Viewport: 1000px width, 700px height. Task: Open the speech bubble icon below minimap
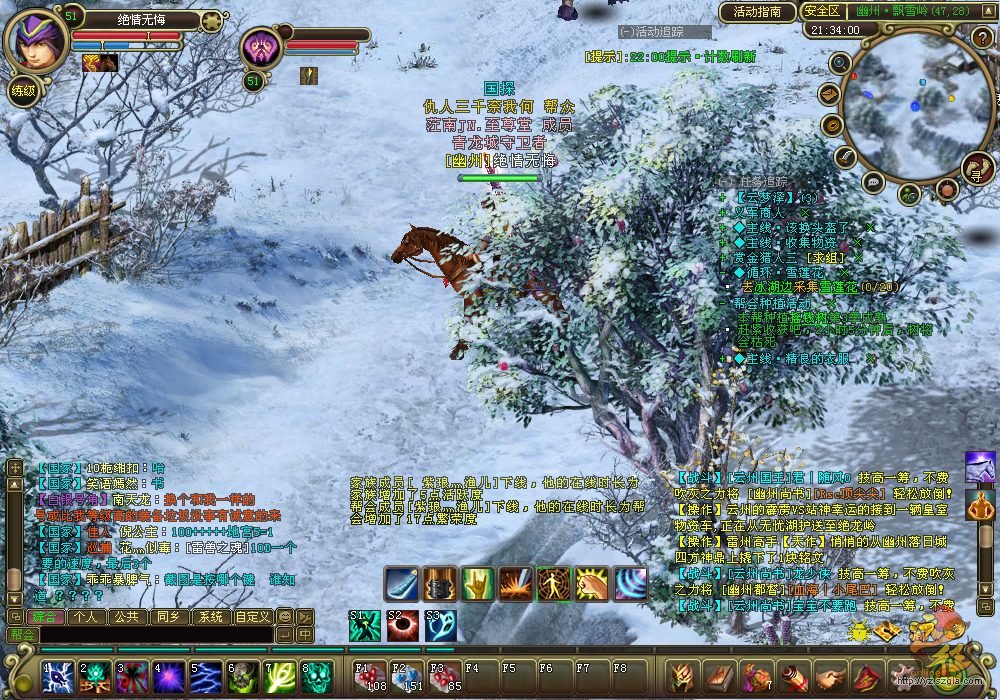click(873, 181)
